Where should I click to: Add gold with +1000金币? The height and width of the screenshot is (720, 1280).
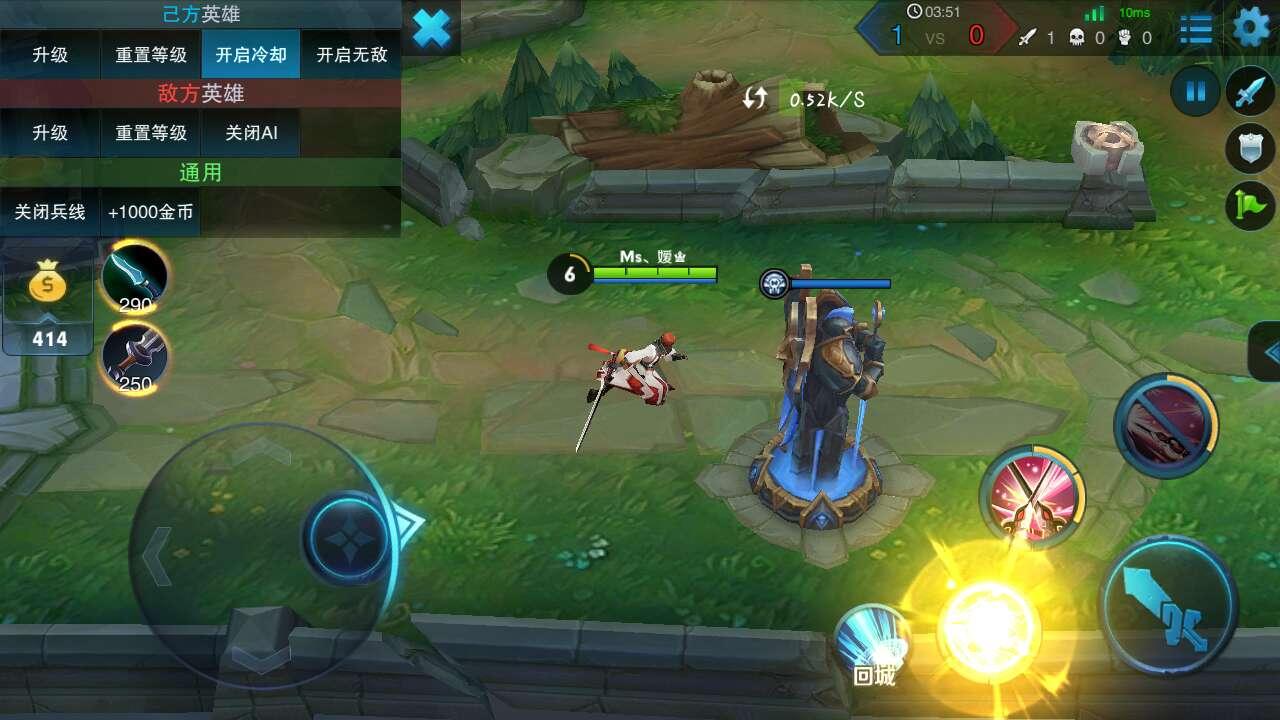150,212
